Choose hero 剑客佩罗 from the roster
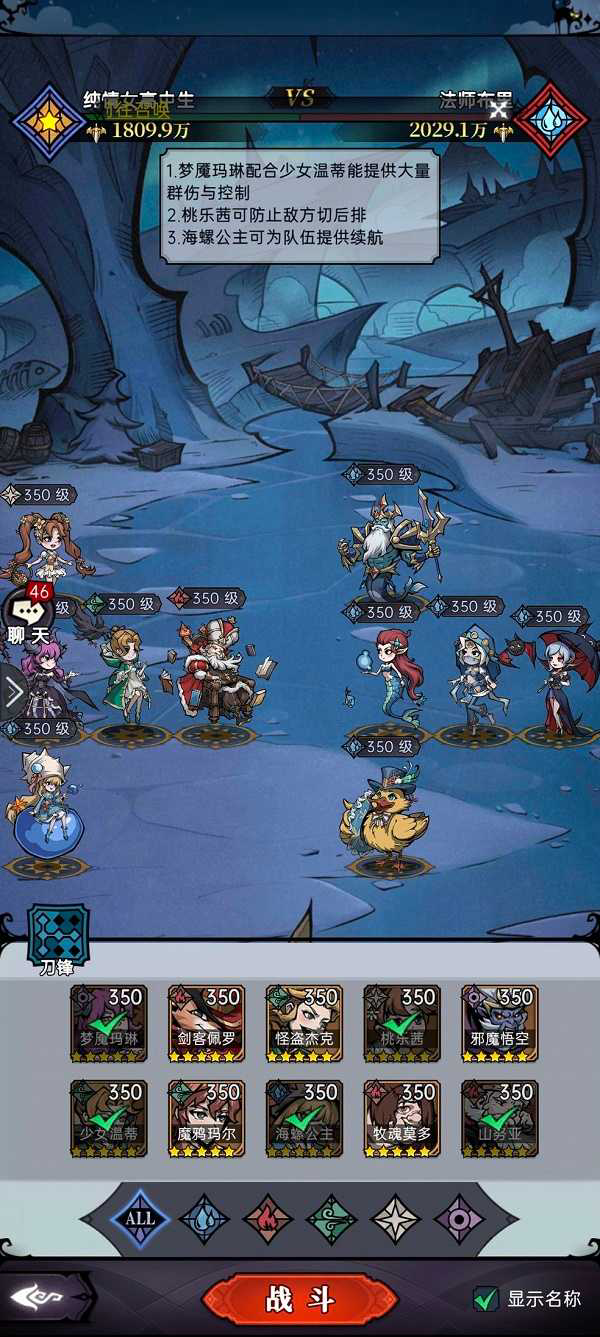Image resolution: width=600 pixels, height=1337 pixels. [x=206, y=1023]
